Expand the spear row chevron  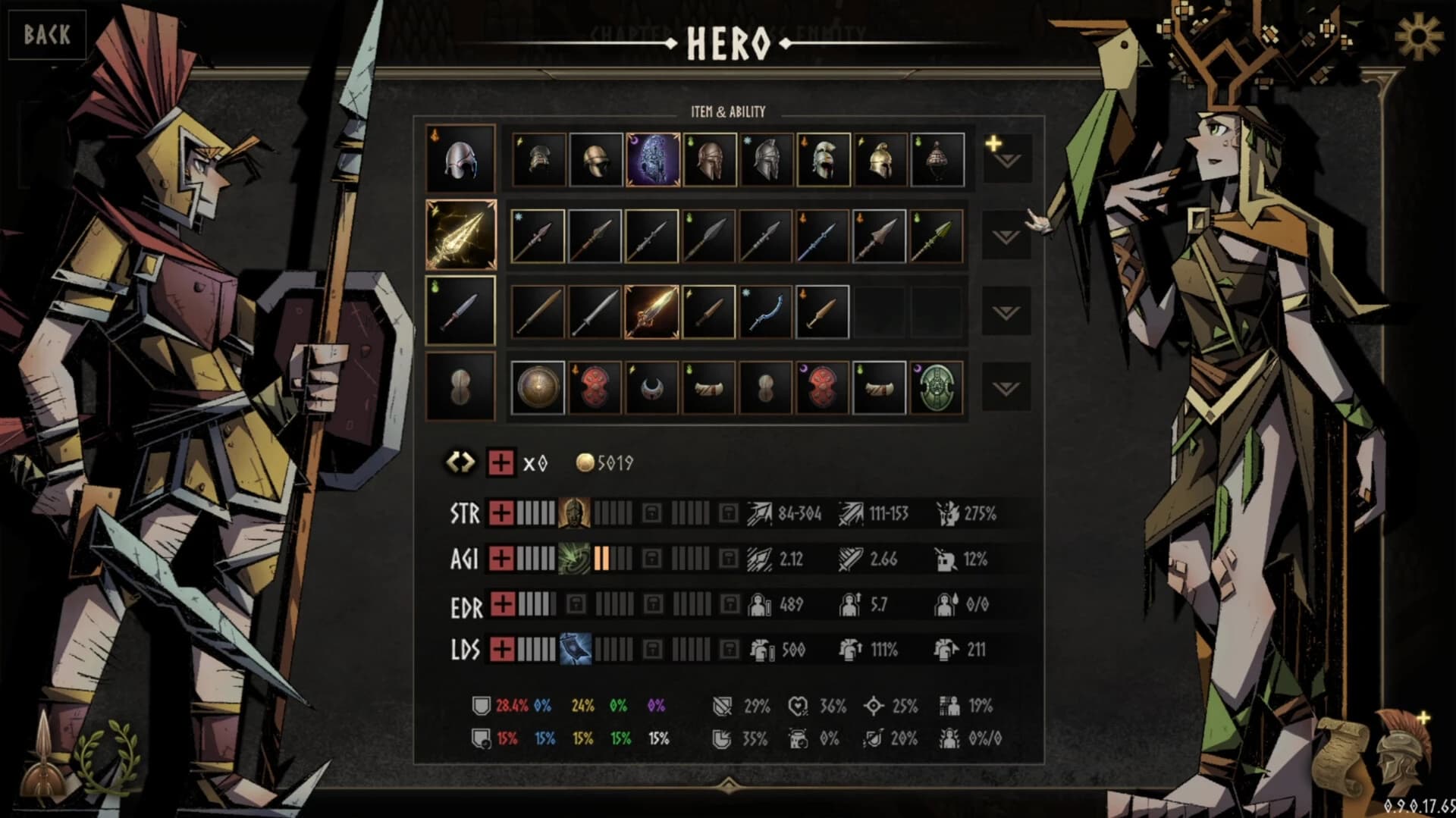(x=1008, y=236)
